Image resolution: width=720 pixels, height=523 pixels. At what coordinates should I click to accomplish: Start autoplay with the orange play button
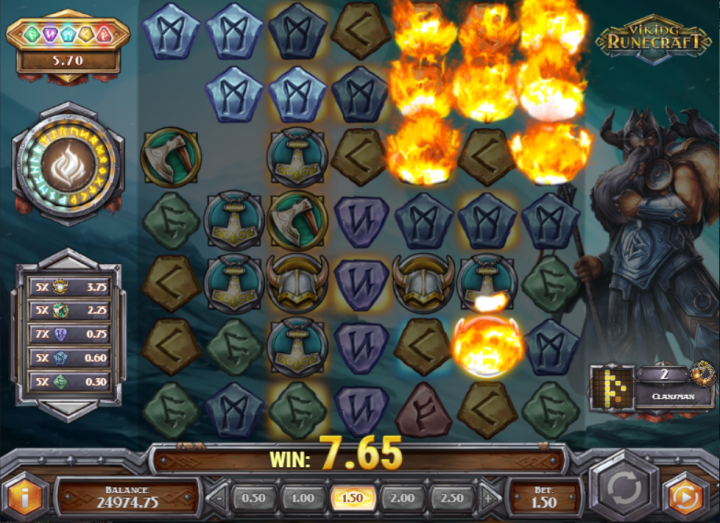pos(688,495)
